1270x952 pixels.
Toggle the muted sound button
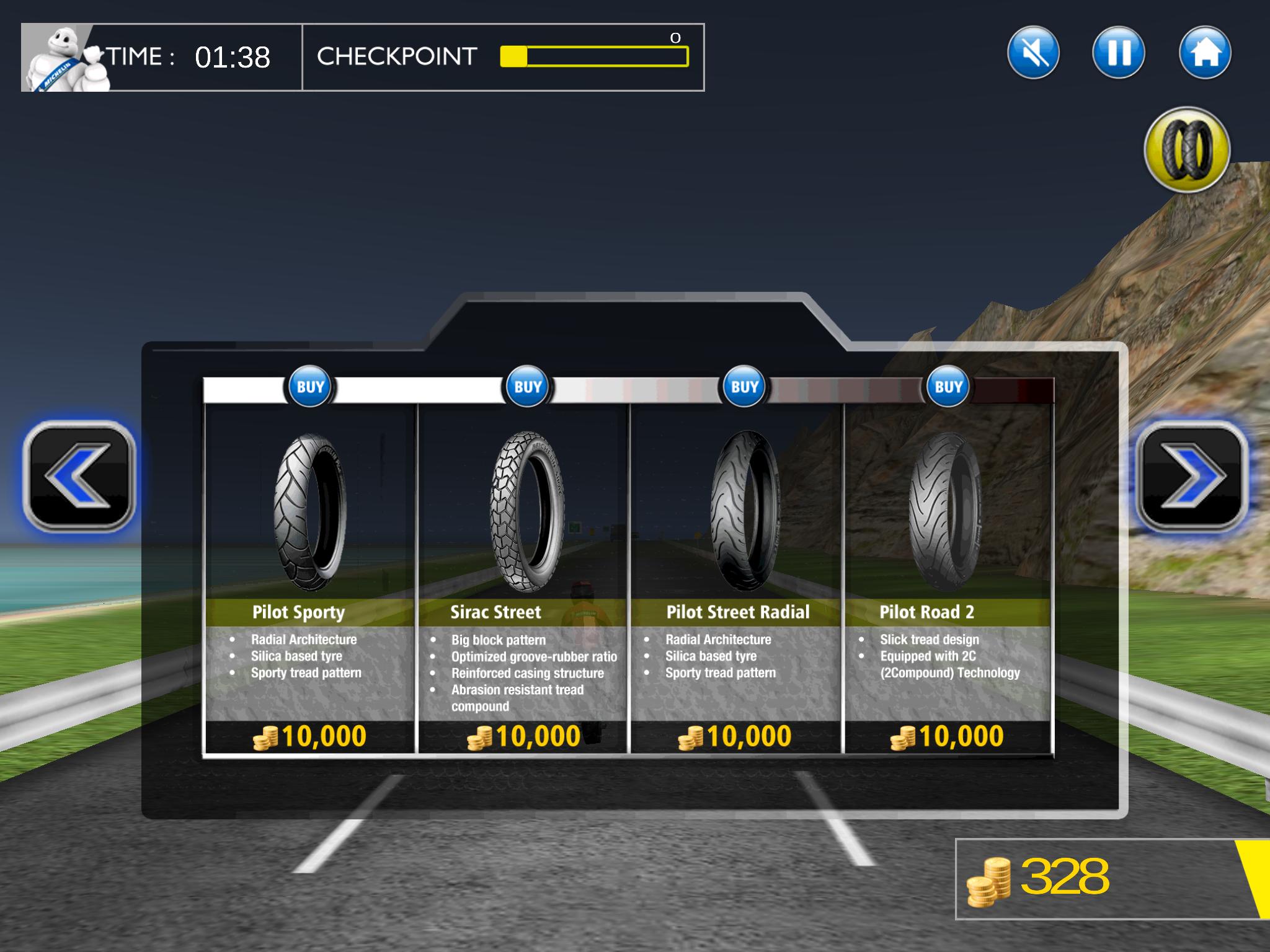(1033, 53)
